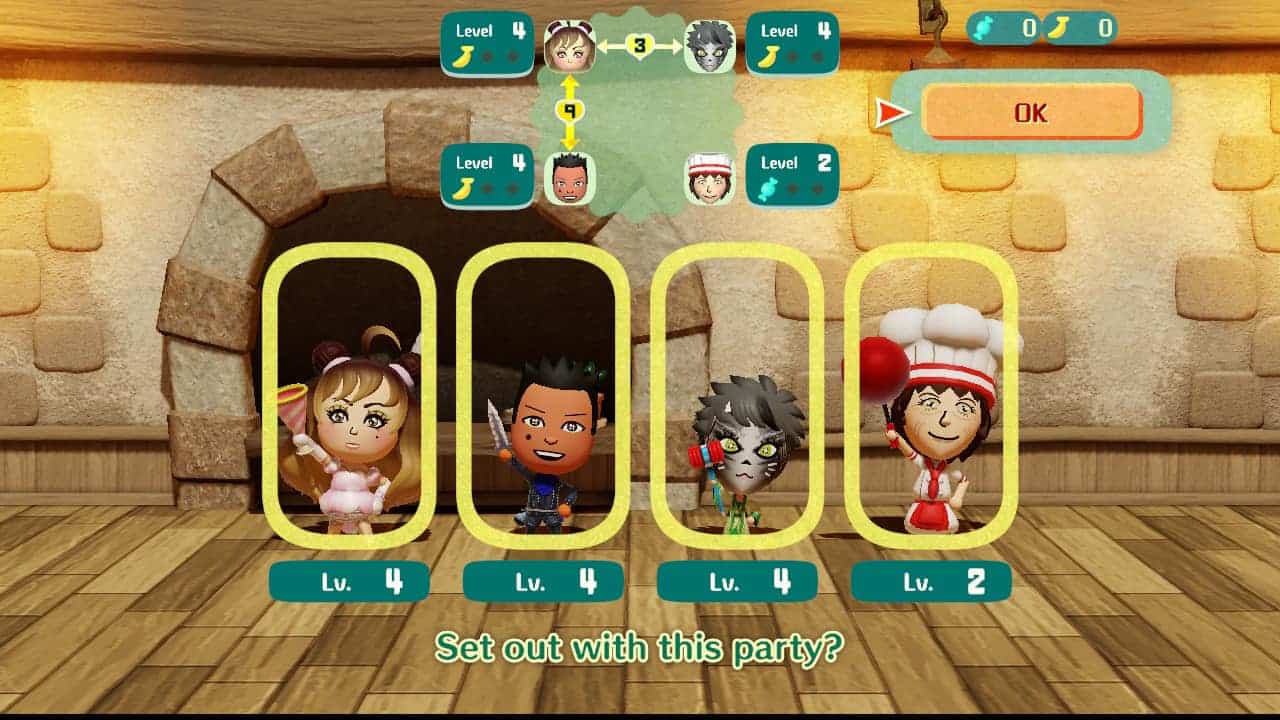Select the chef portrait in the relationship chart
Screen dimensions: 1280x720
pyautogui.click(x=710, y=179)
